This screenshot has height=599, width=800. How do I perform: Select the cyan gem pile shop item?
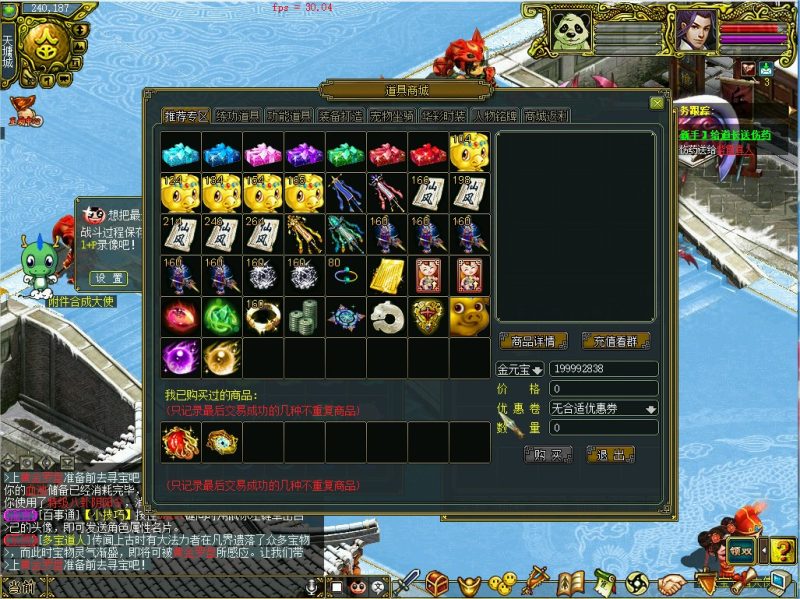point(180,152)
